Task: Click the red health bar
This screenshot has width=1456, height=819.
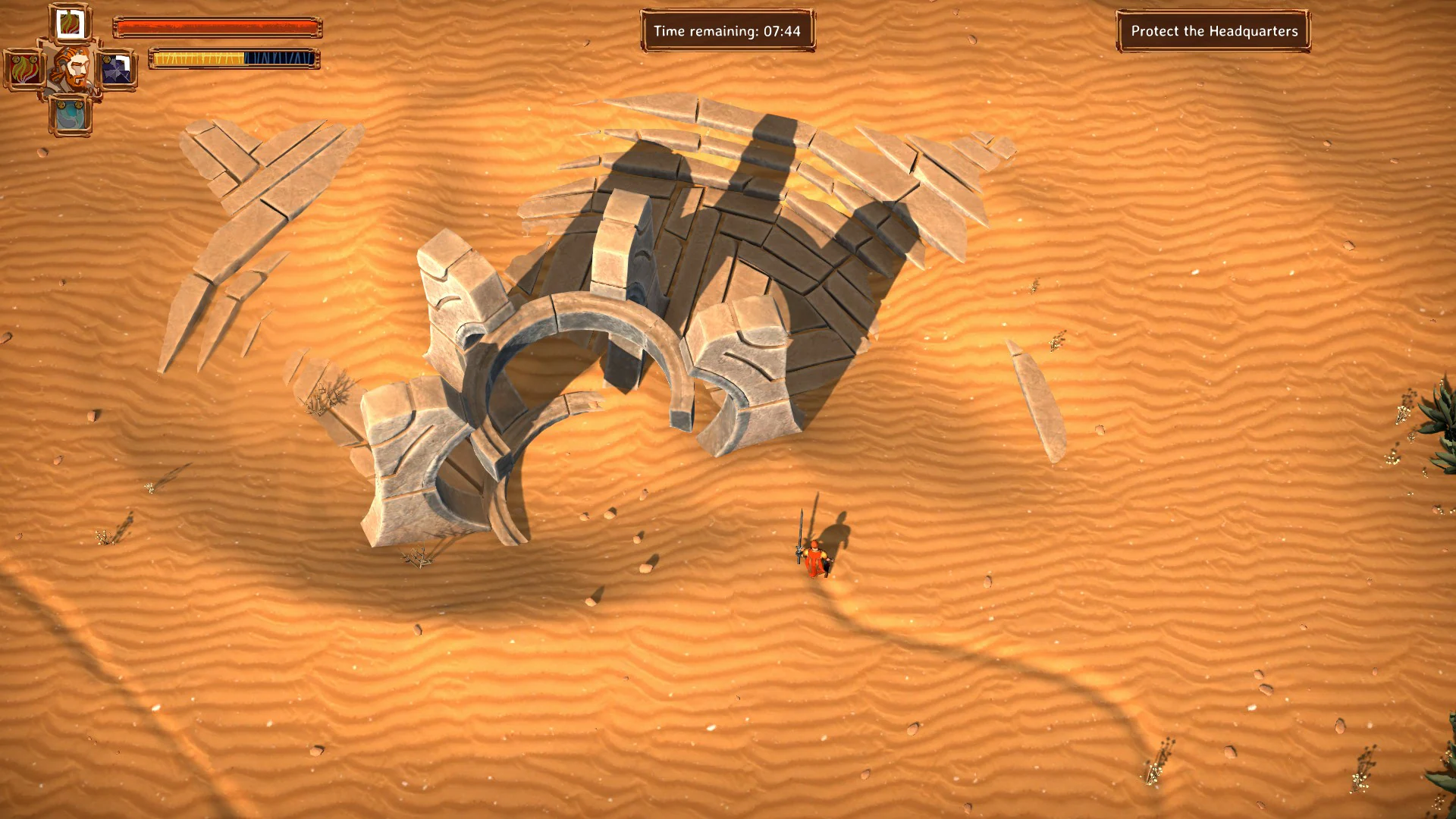Action: [x=218, y=25]
